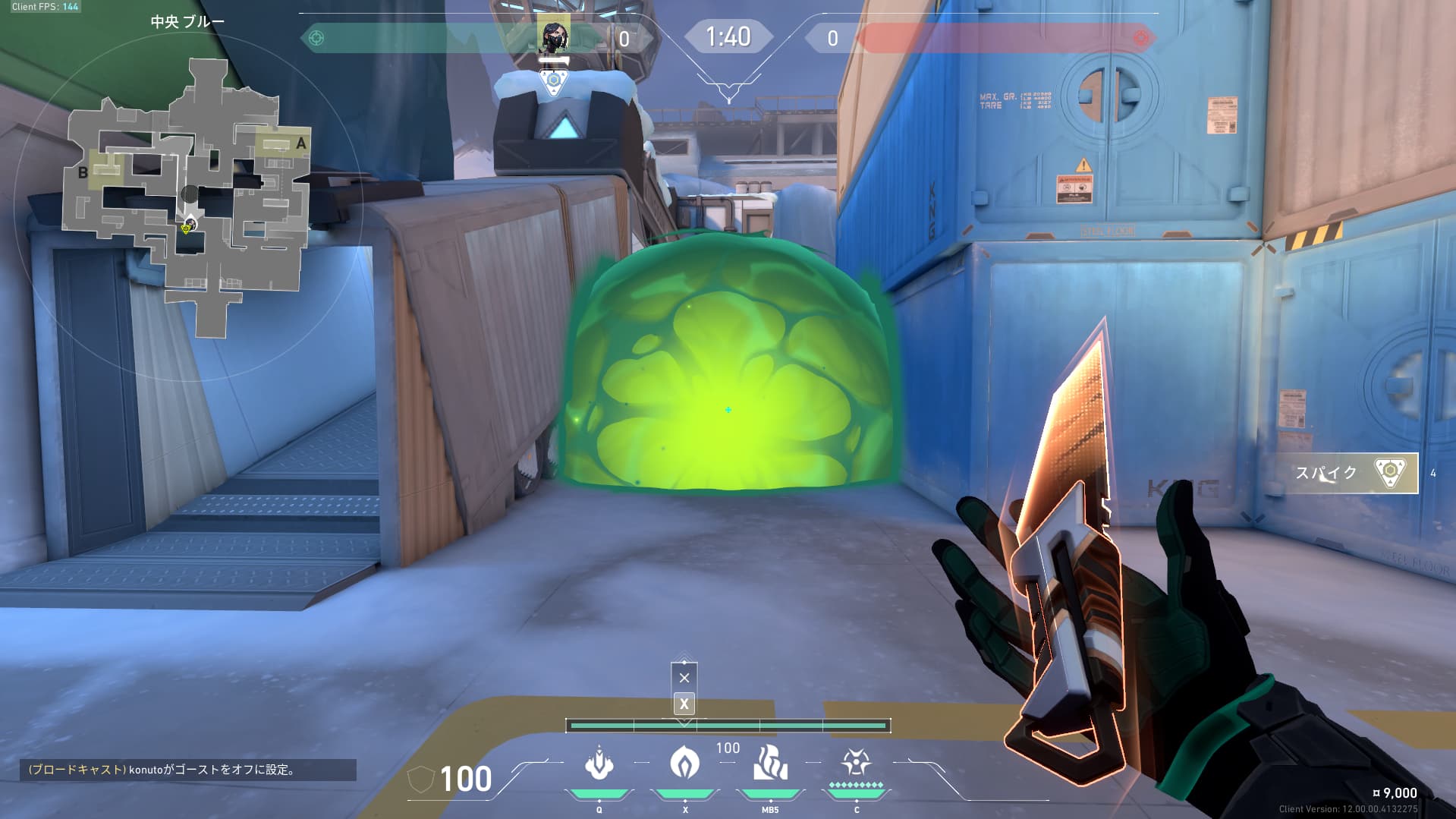Open the broadcast chat message box
Viewport: 1456px width, 819px height.
[x=187, y=770]
